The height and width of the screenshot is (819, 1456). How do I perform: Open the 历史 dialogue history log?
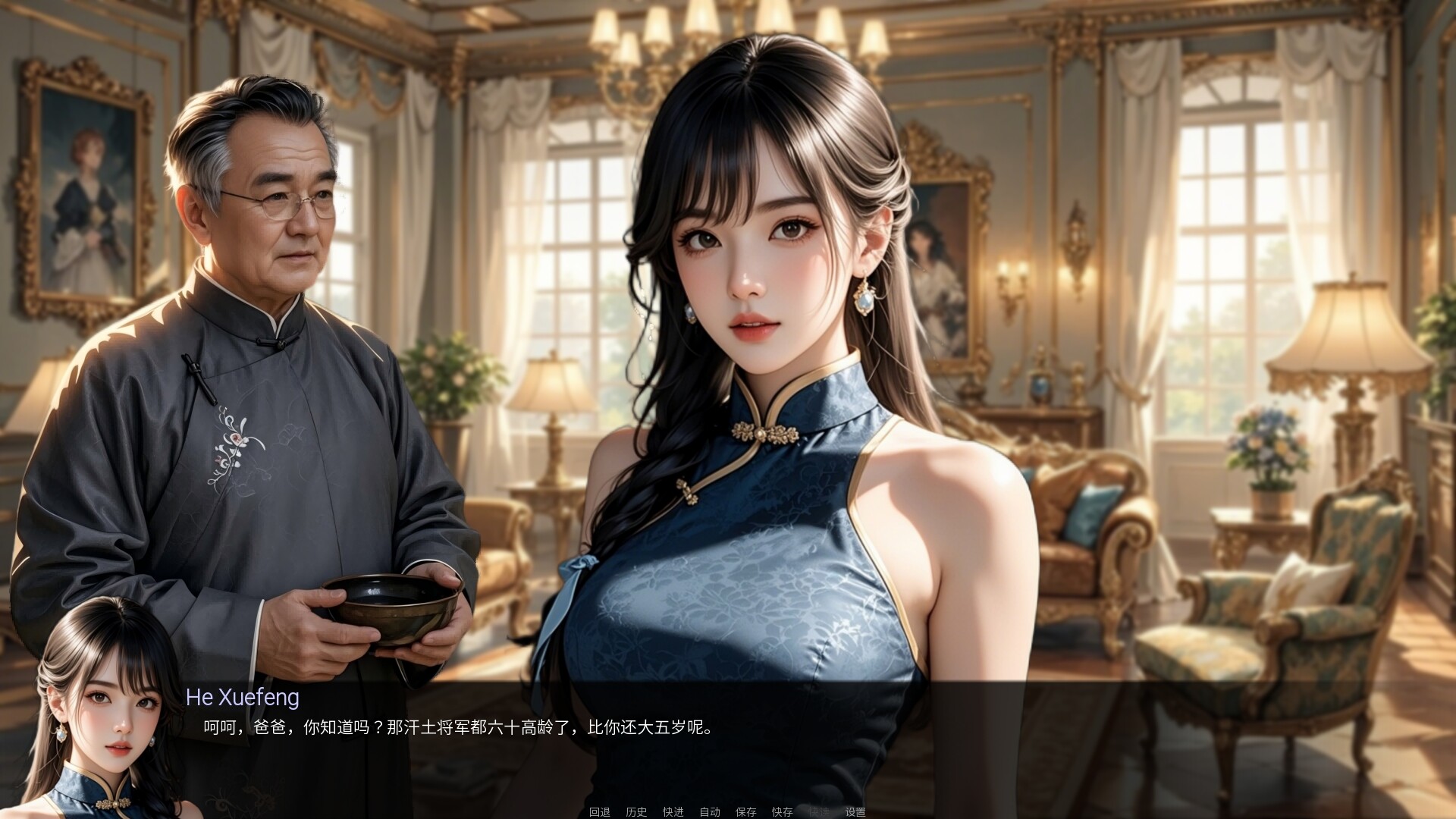click(x=635, y=811)
